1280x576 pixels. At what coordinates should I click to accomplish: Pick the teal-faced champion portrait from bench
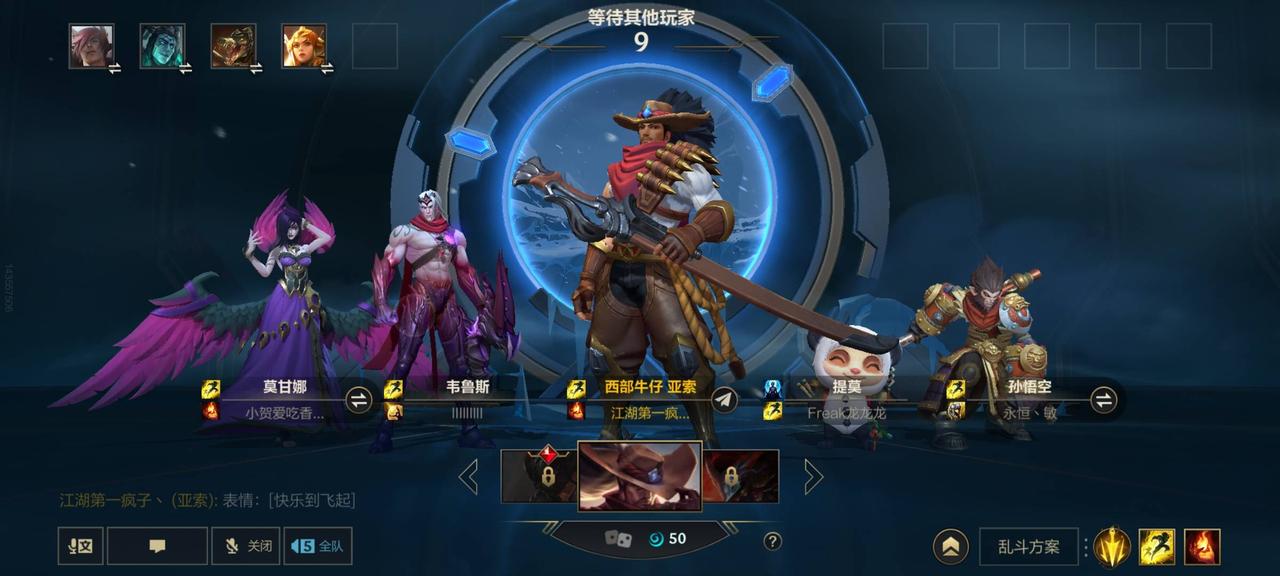(162, 46)
